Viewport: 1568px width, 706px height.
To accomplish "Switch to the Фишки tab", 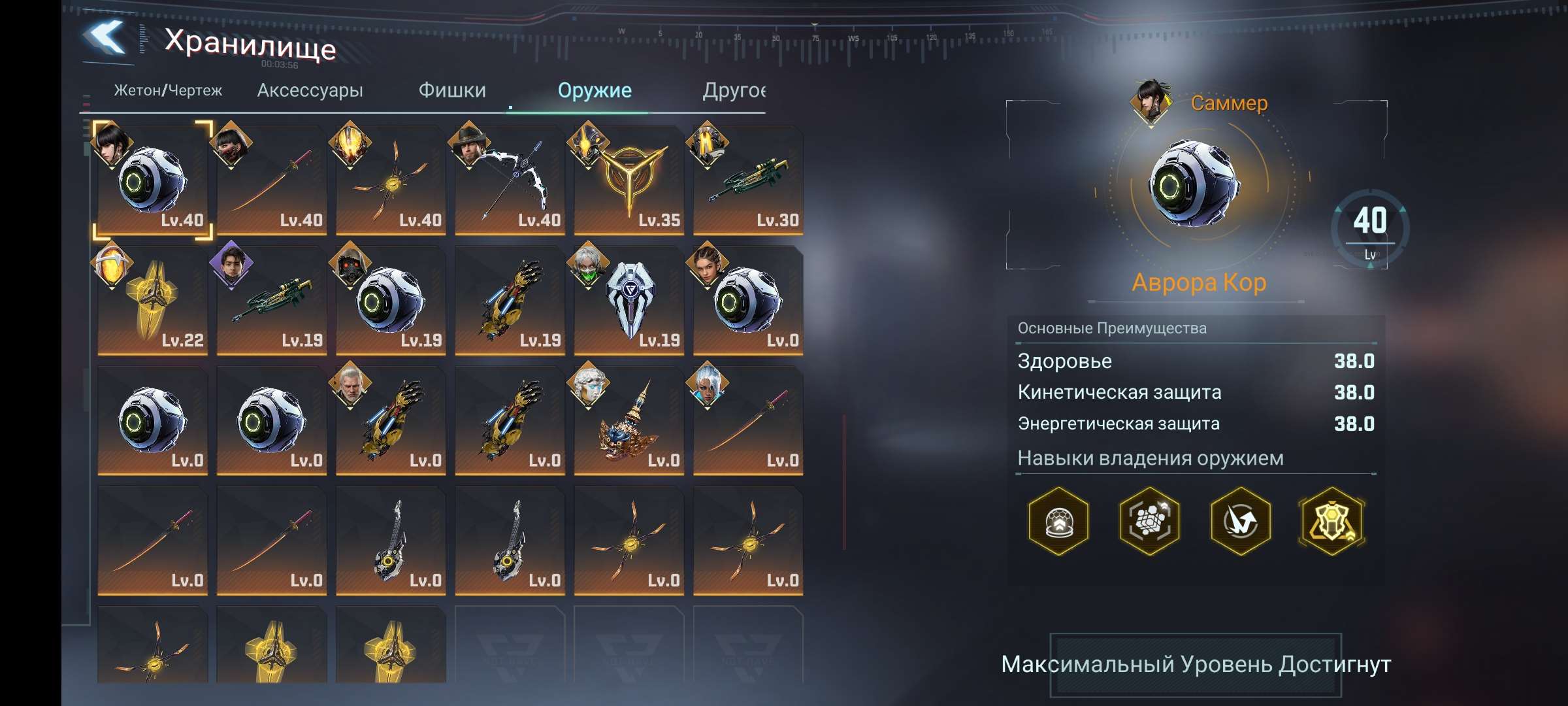I will 453,90.
